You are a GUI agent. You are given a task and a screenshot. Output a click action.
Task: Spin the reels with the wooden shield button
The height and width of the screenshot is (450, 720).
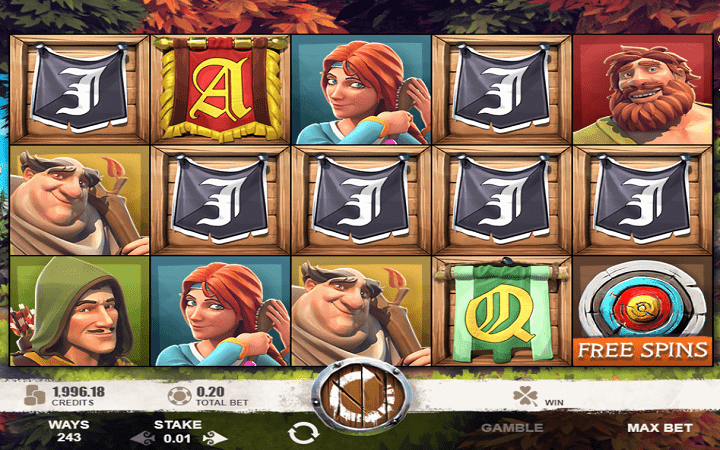(359, 399)
